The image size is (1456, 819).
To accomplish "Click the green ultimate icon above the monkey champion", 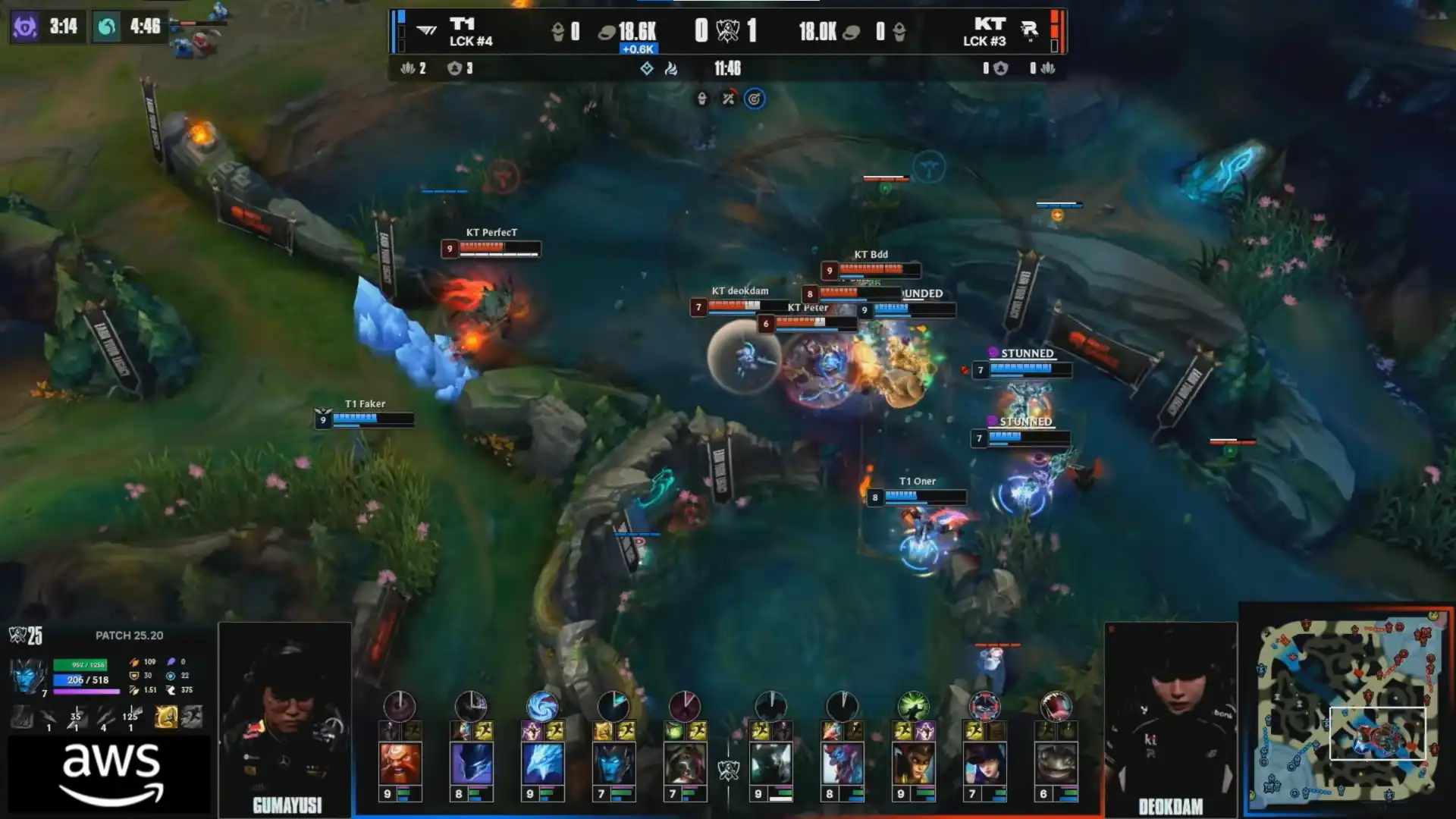I will pos(913,707).
